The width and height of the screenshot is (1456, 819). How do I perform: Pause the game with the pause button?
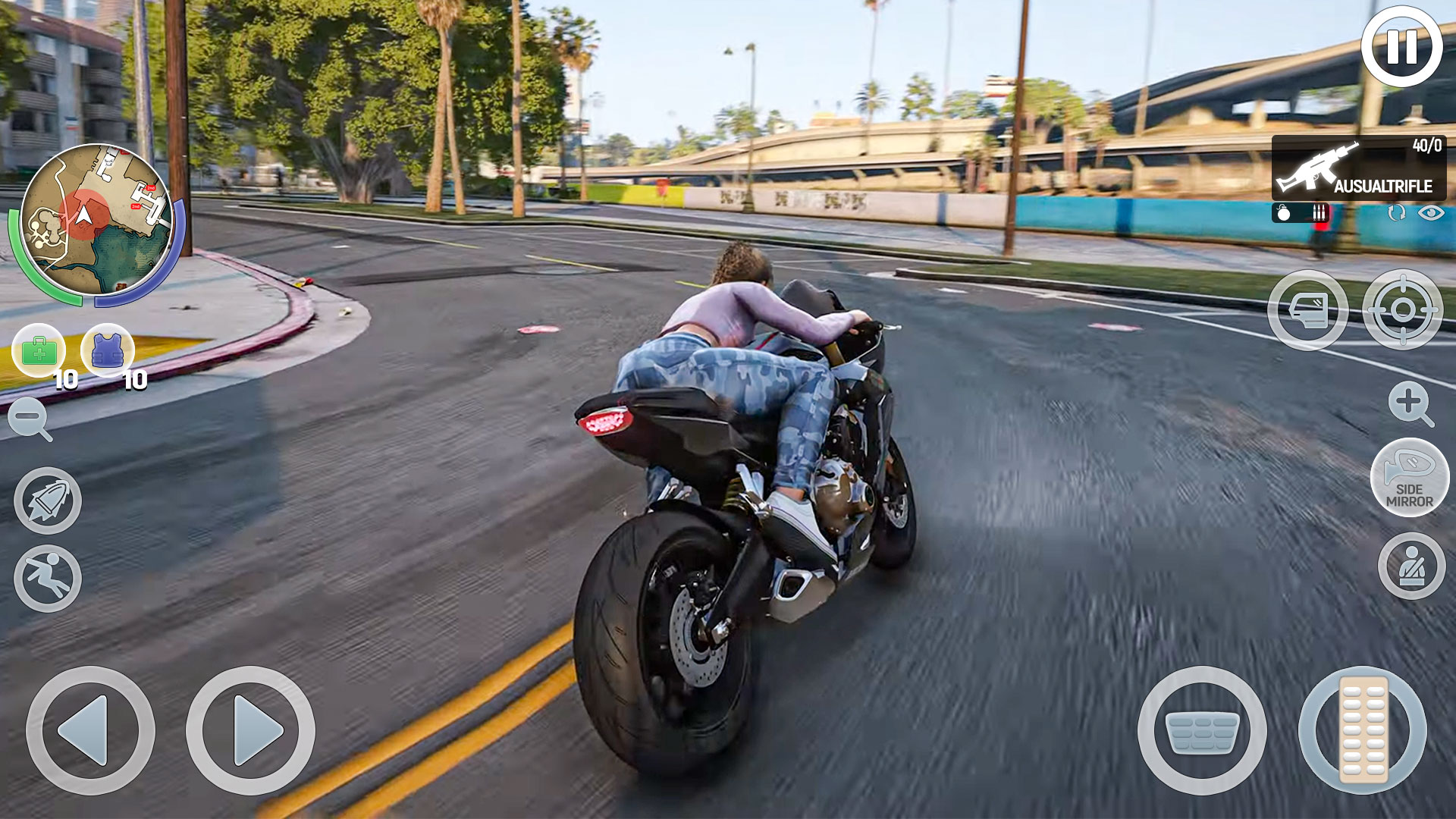(x=1401, y=47)
